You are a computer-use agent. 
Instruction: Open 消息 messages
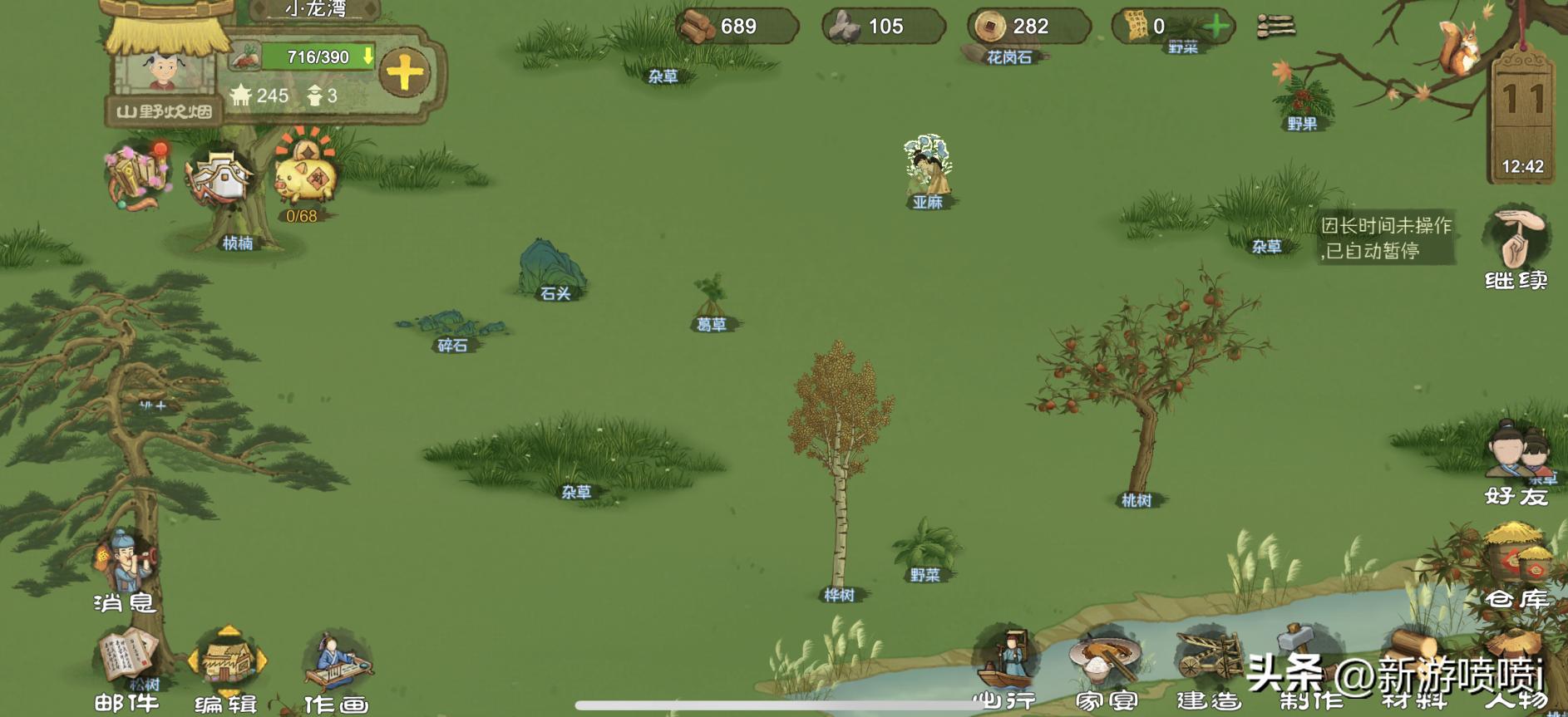coord(126,569)
